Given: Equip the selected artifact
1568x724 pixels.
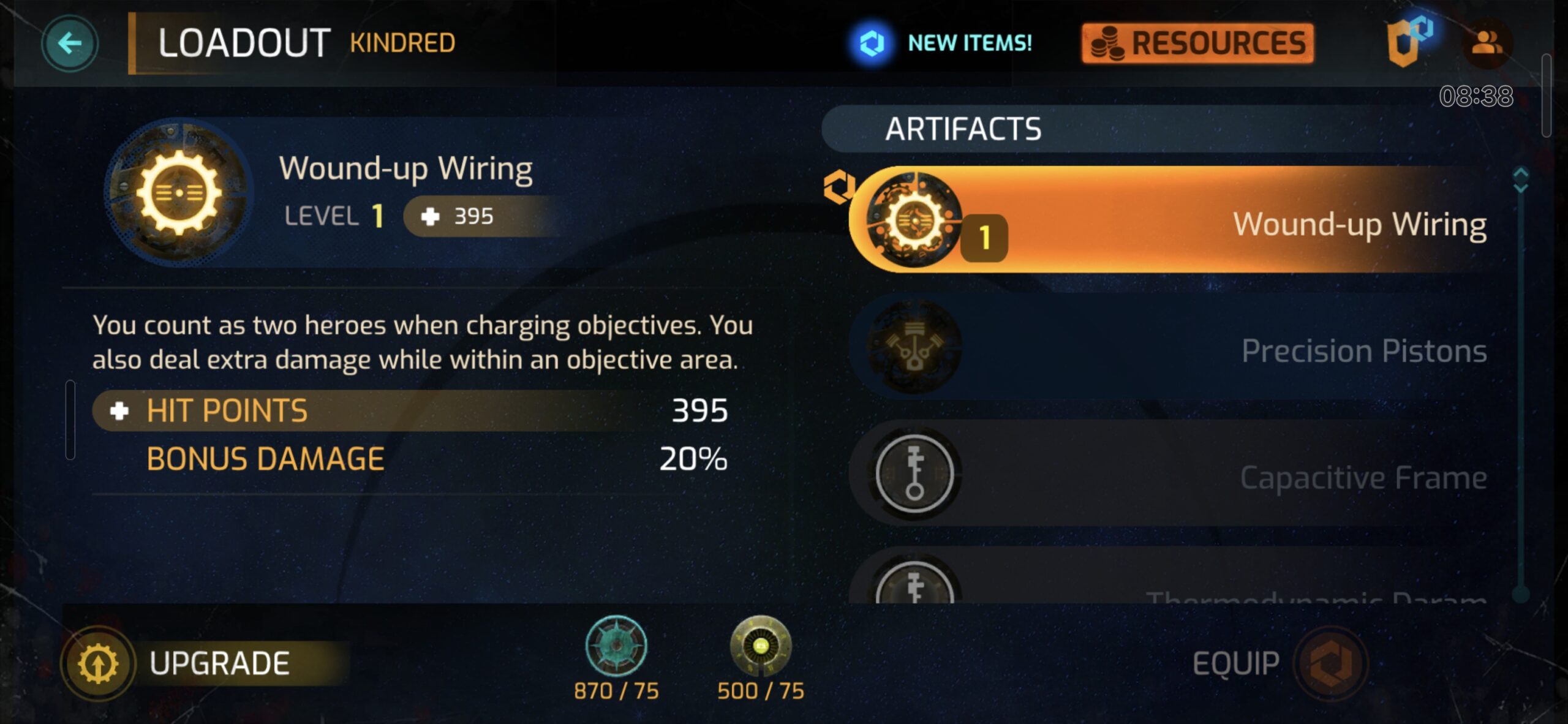Looking at the screenshot, I should [x=1280, y=663].
